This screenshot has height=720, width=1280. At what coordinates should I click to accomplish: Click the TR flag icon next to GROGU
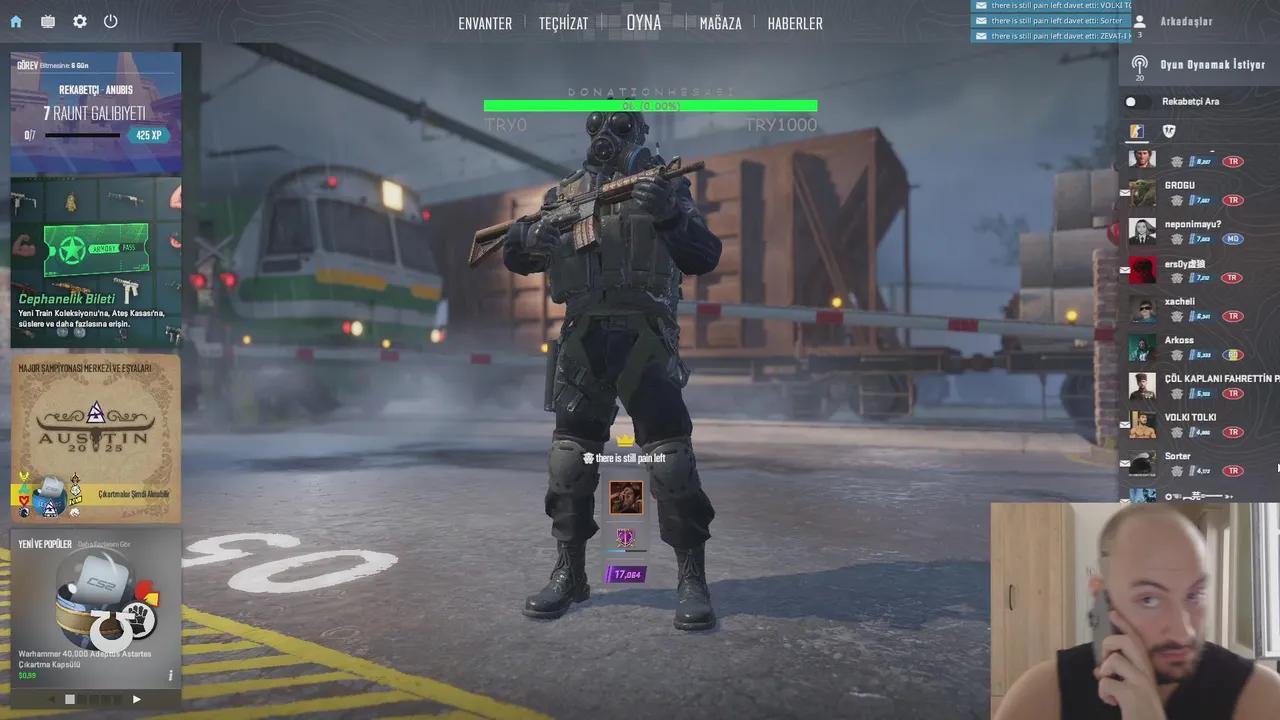point(1233,199)
